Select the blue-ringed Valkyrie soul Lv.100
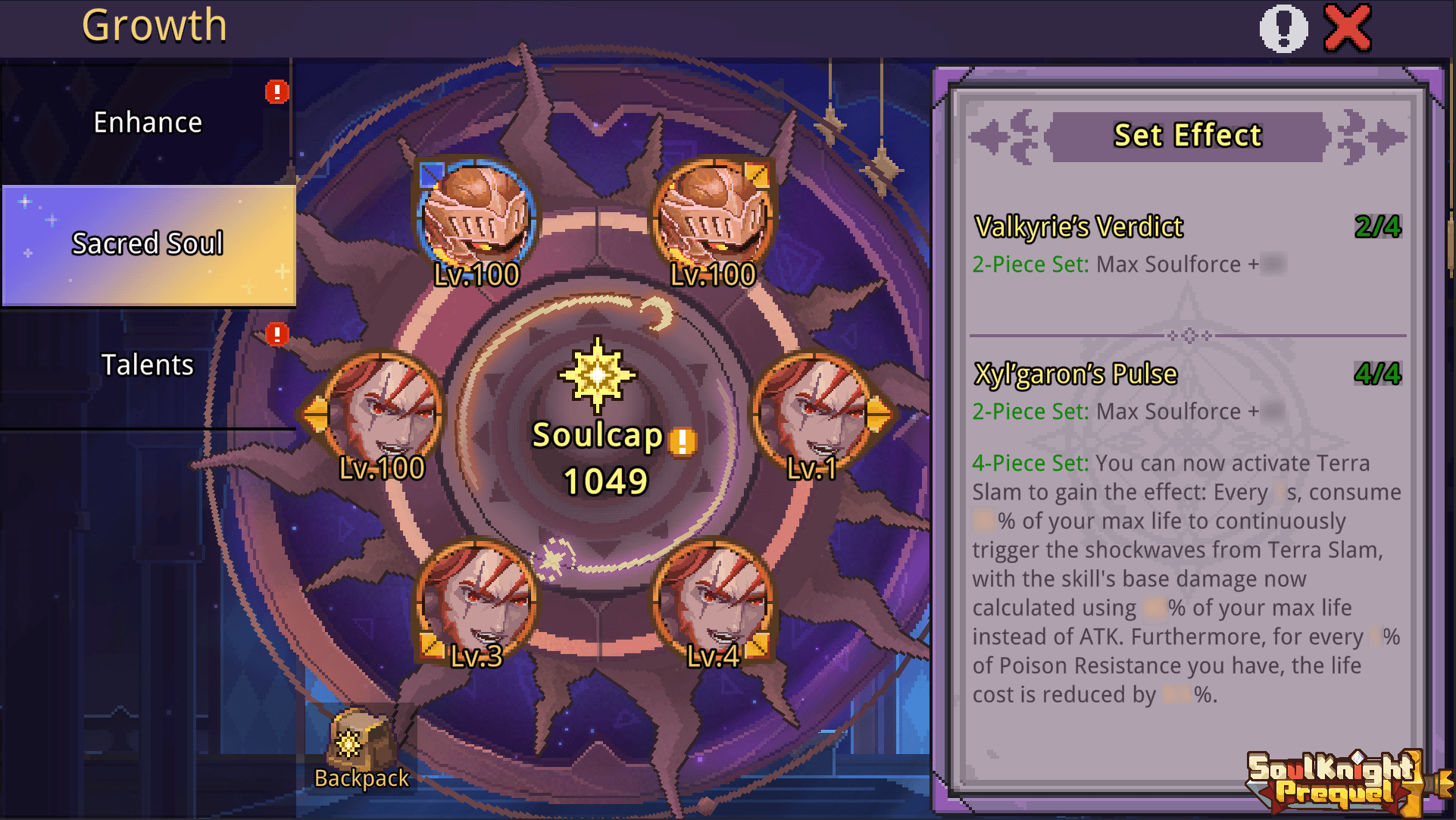Viewport: 1456px width, 820px height. 476,220
